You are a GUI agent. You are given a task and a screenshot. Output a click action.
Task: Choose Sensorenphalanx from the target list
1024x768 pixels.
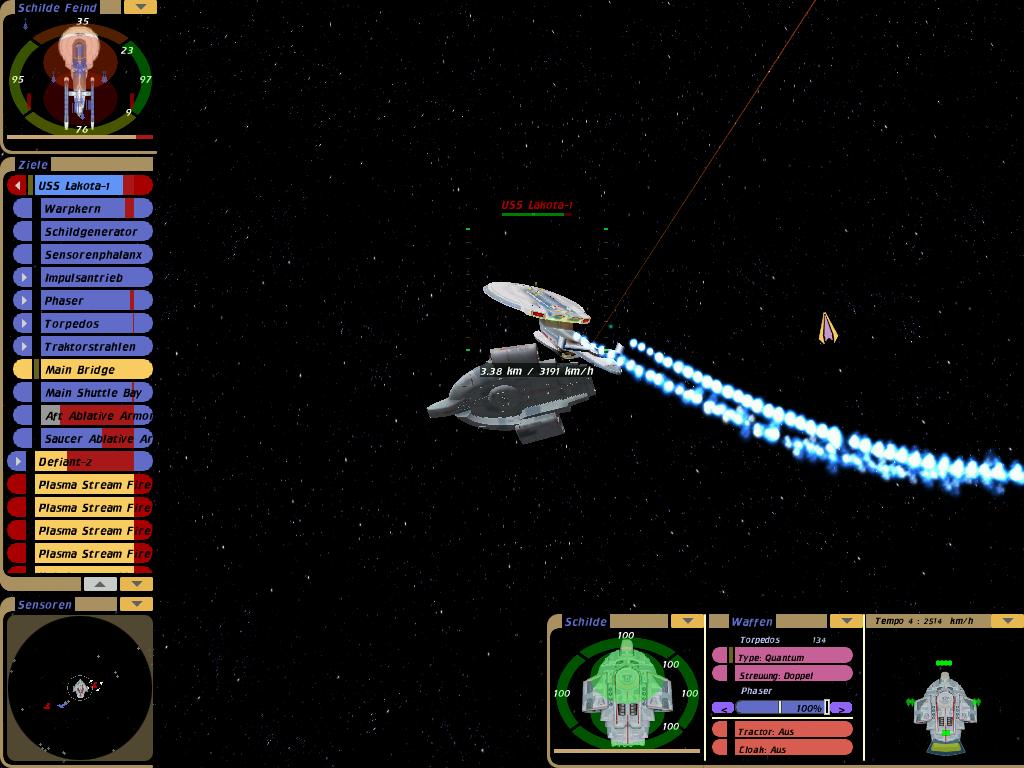click(93, 254)
